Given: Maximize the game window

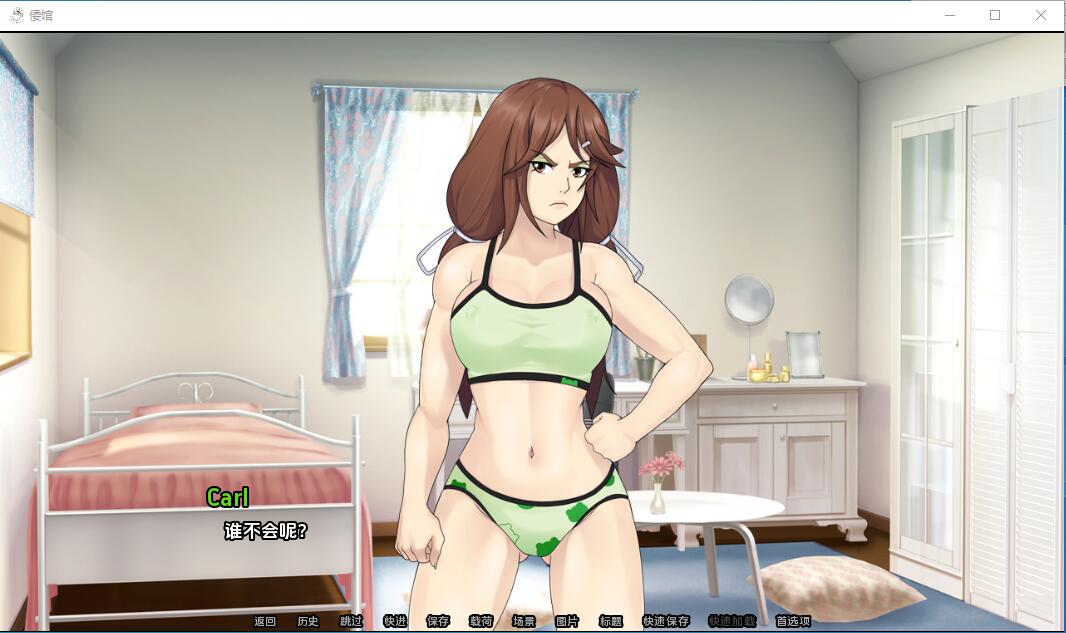Looking at the screenshot, I should [x=995, y=15].
